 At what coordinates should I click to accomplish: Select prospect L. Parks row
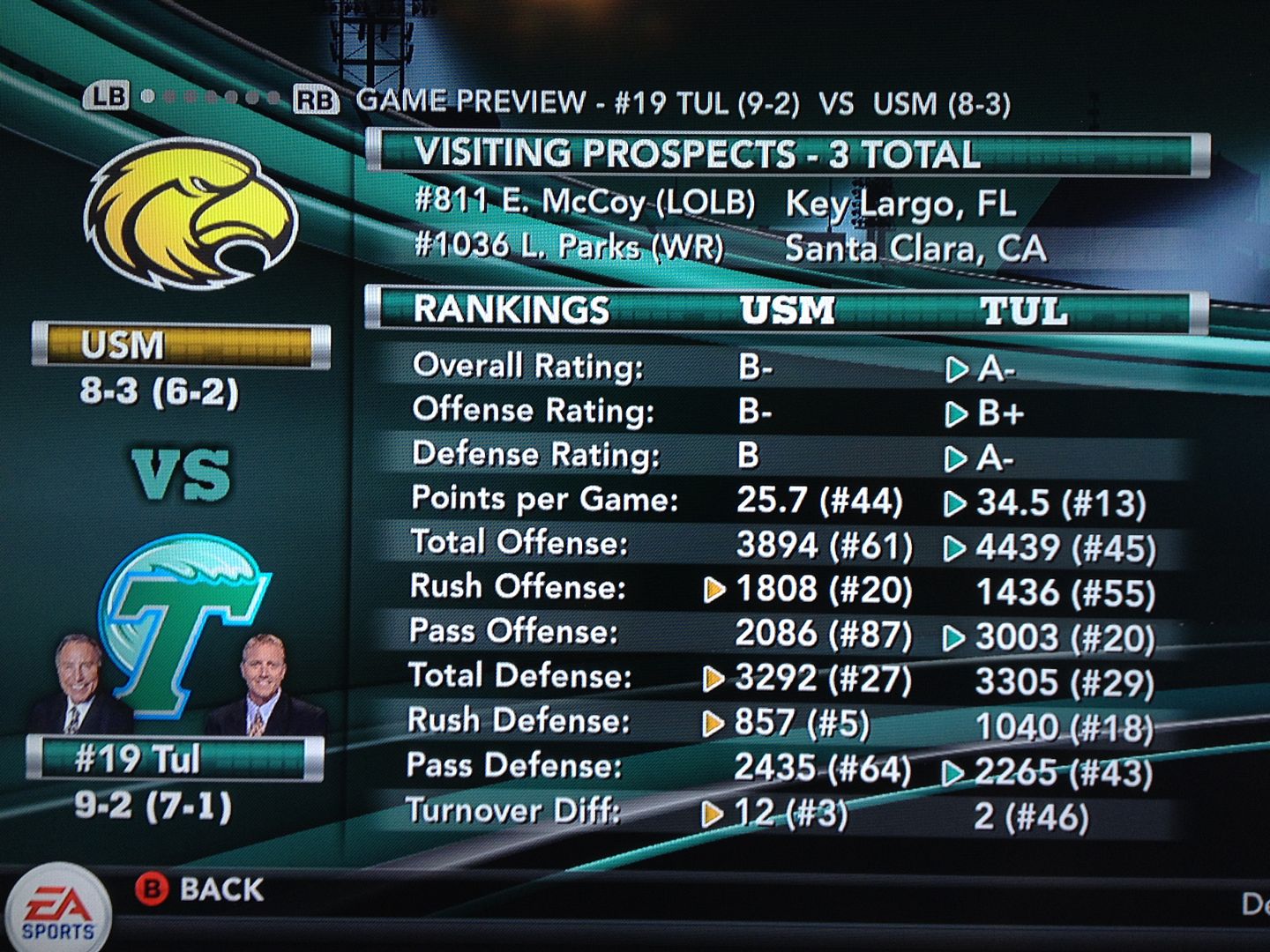coord(730,248)
